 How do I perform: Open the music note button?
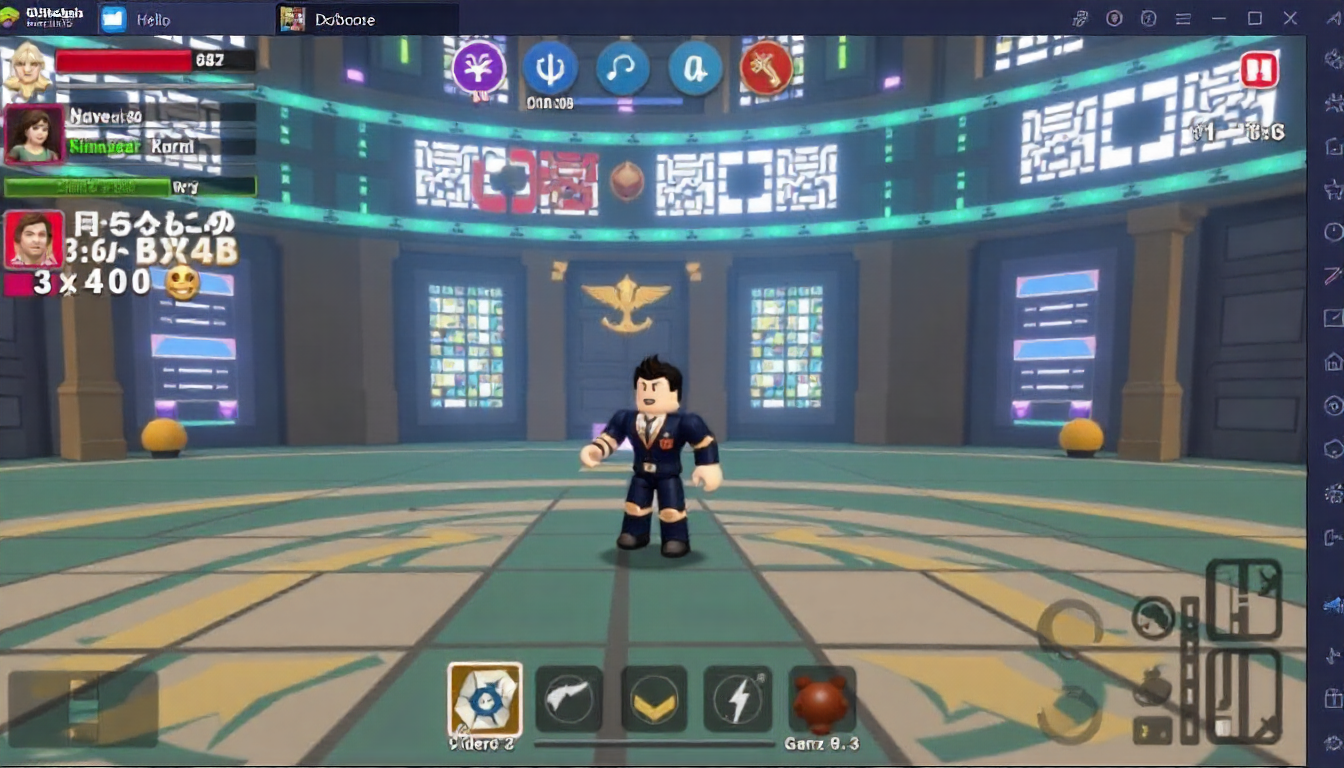click(622, 68)
